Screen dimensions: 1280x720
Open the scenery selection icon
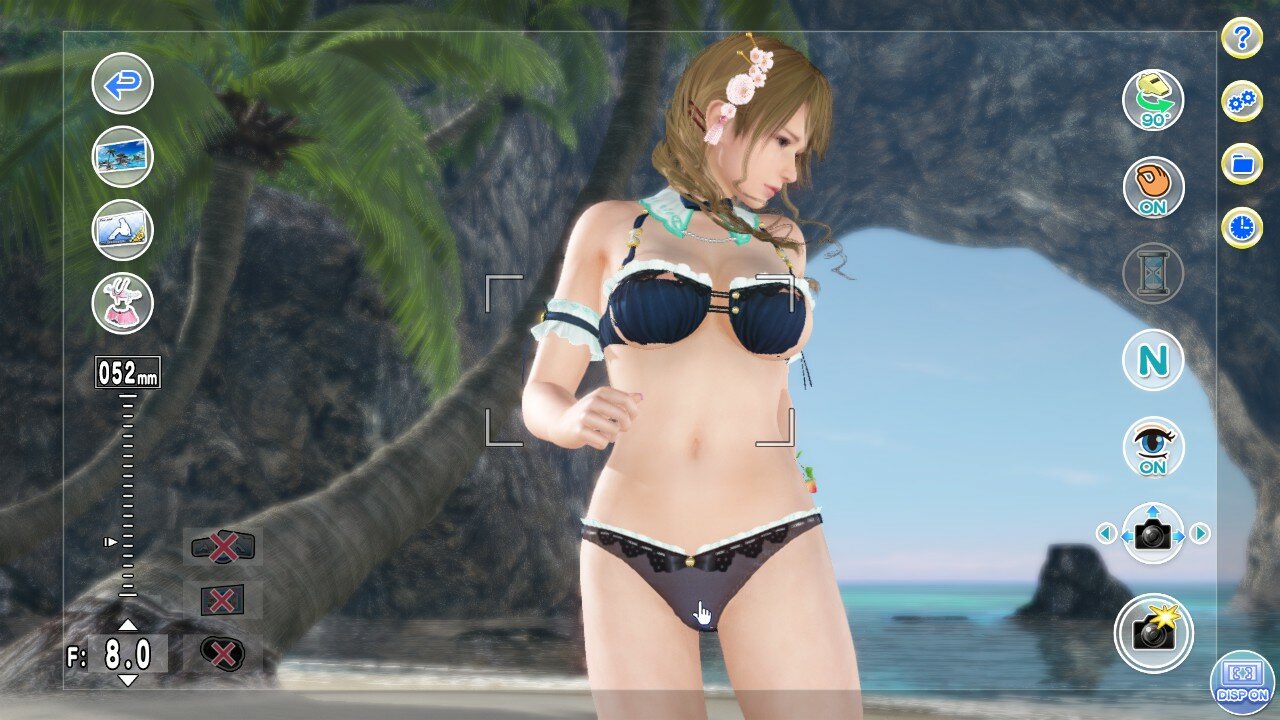[x=122, y=157]
